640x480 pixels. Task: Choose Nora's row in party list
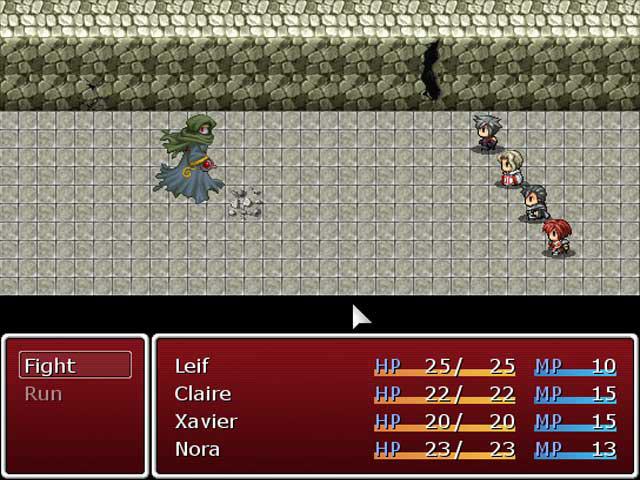(x=394, y=449)
